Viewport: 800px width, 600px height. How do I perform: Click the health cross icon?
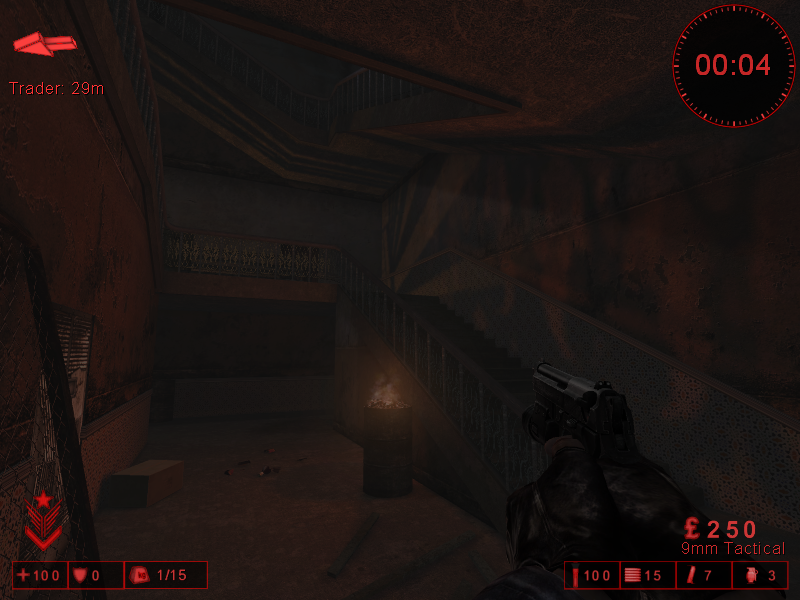(x=24, y=575)
